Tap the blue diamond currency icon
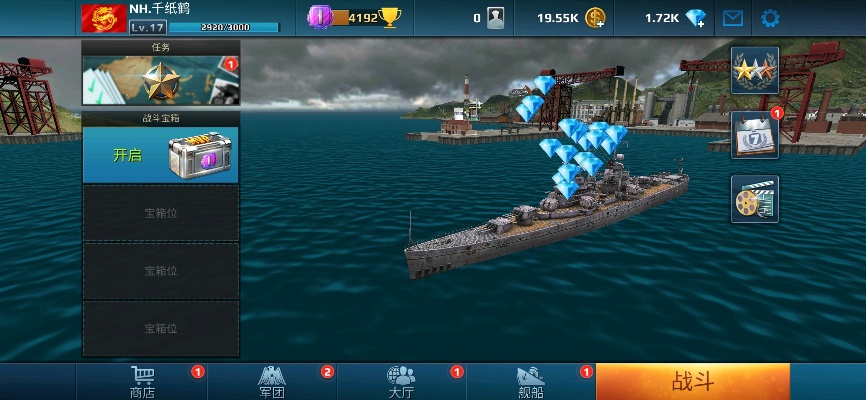Viewport: 866px width, 400px height. [x=698, y=18]
